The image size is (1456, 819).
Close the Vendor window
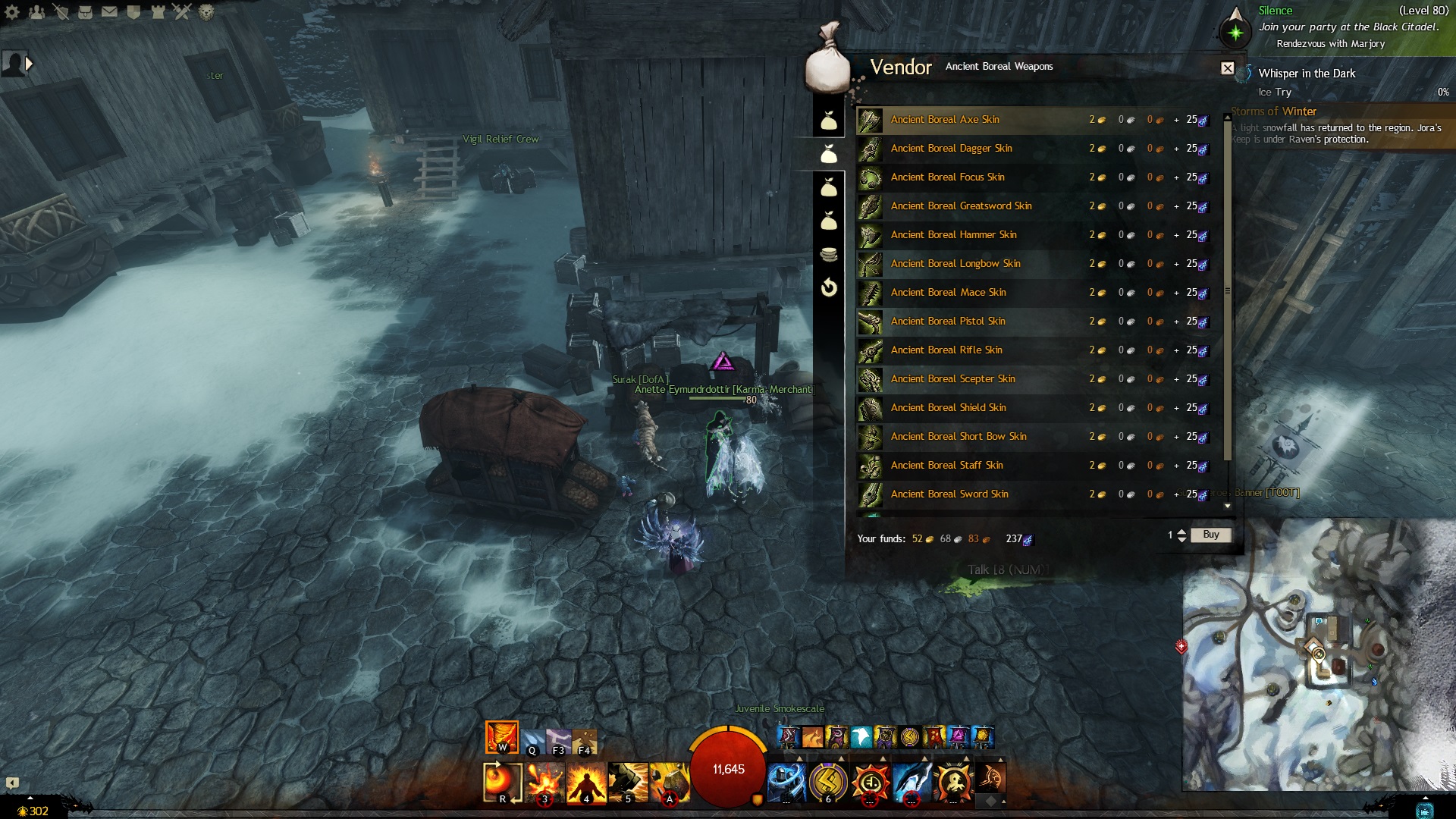click(x=1227, y=68)
